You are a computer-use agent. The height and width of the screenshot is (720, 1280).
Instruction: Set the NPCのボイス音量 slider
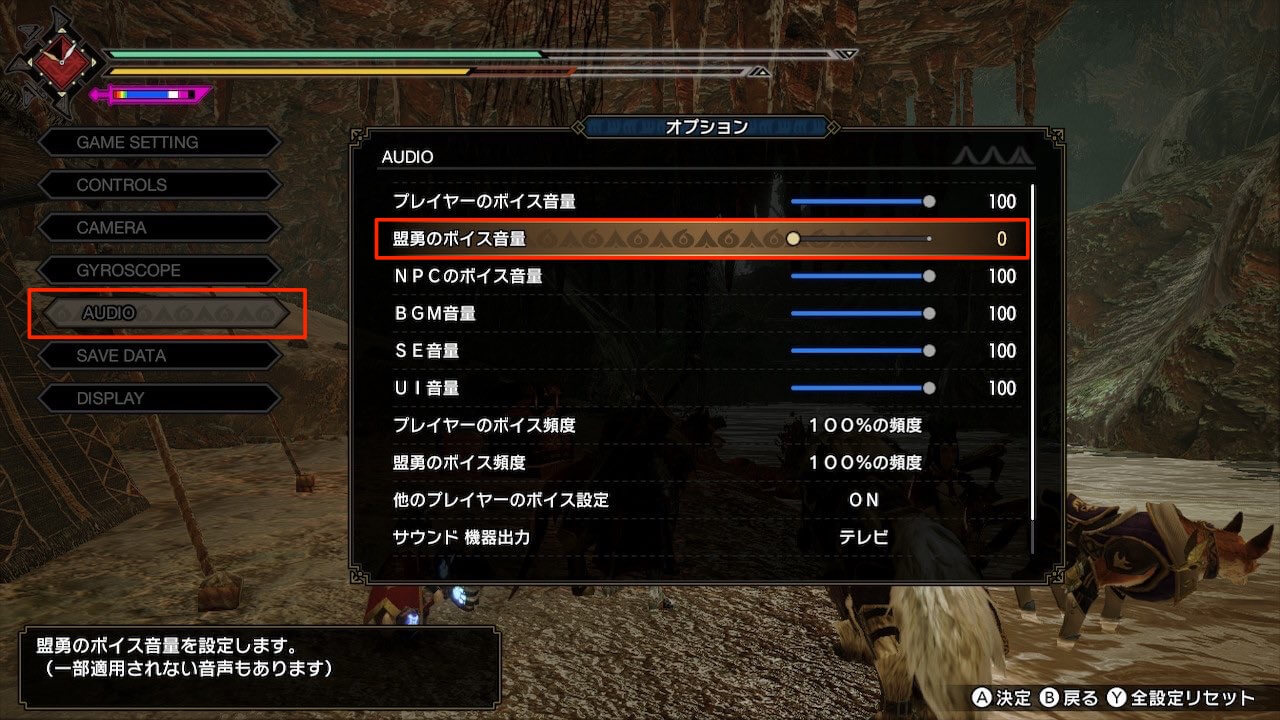(860, 276)
